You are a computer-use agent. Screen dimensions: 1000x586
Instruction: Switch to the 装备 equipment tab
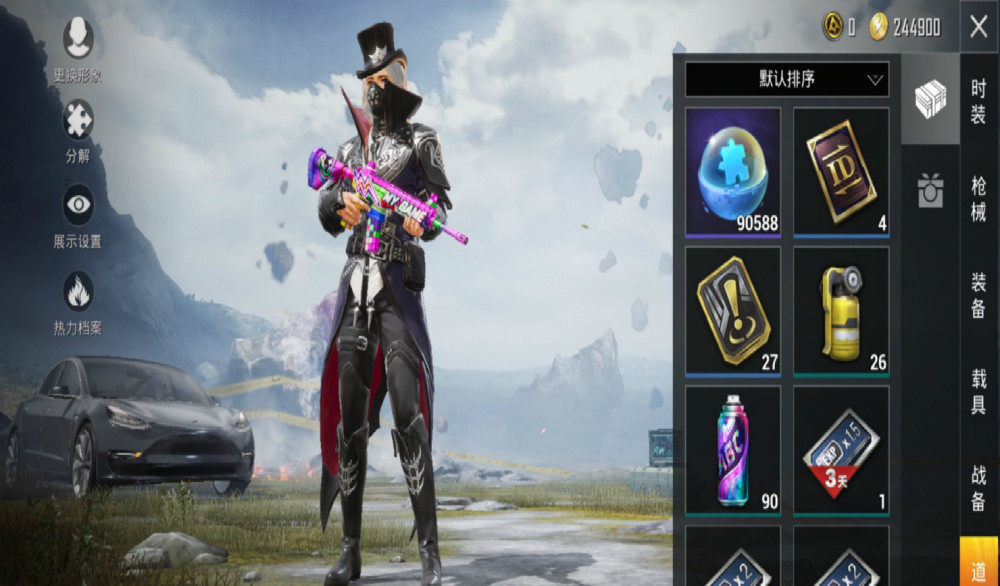[x=979, y=295]
